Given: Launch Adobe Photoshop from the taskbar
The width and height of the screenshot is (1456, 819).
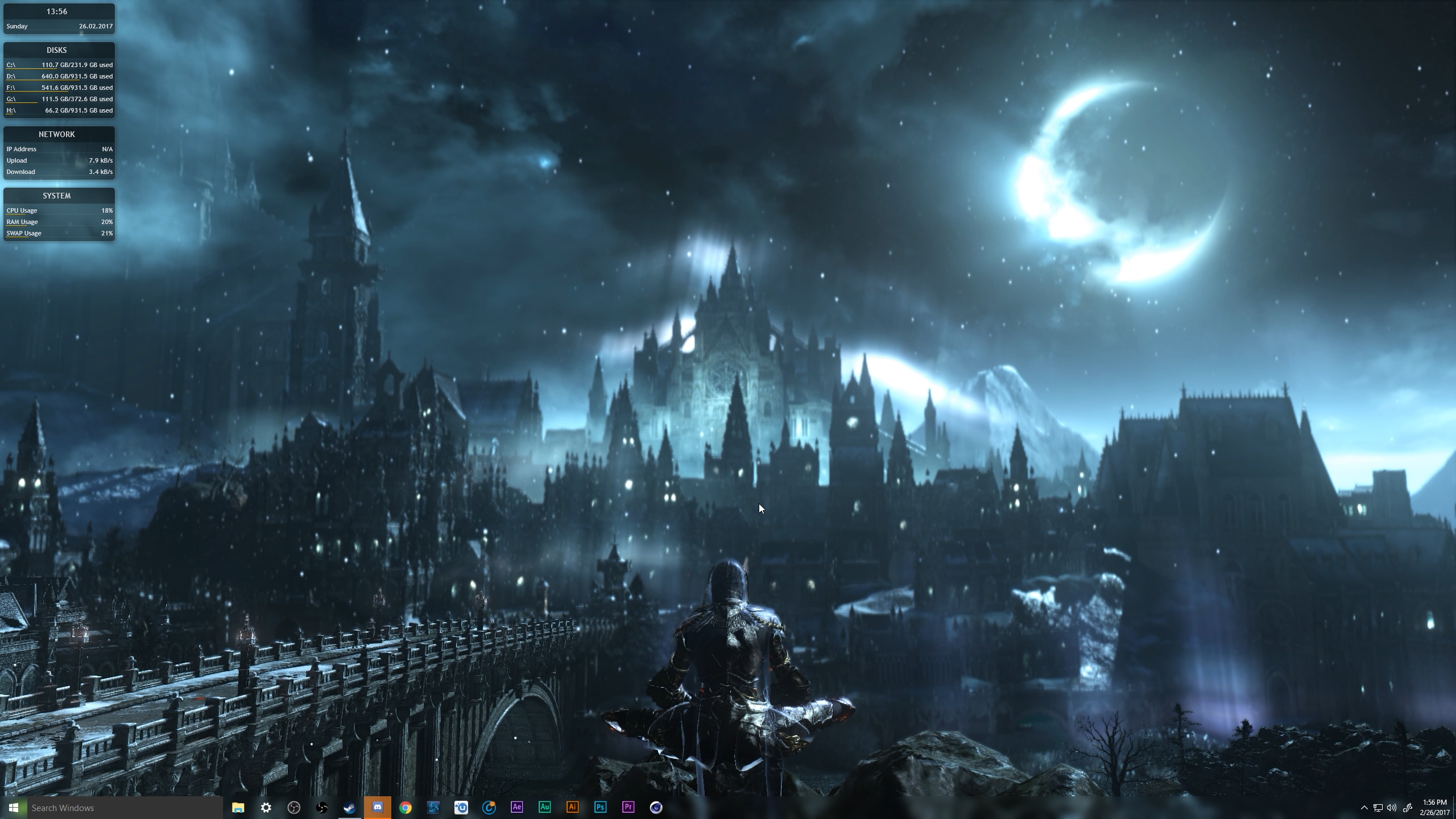Looking at the screenshot, I should click(601, 807).
